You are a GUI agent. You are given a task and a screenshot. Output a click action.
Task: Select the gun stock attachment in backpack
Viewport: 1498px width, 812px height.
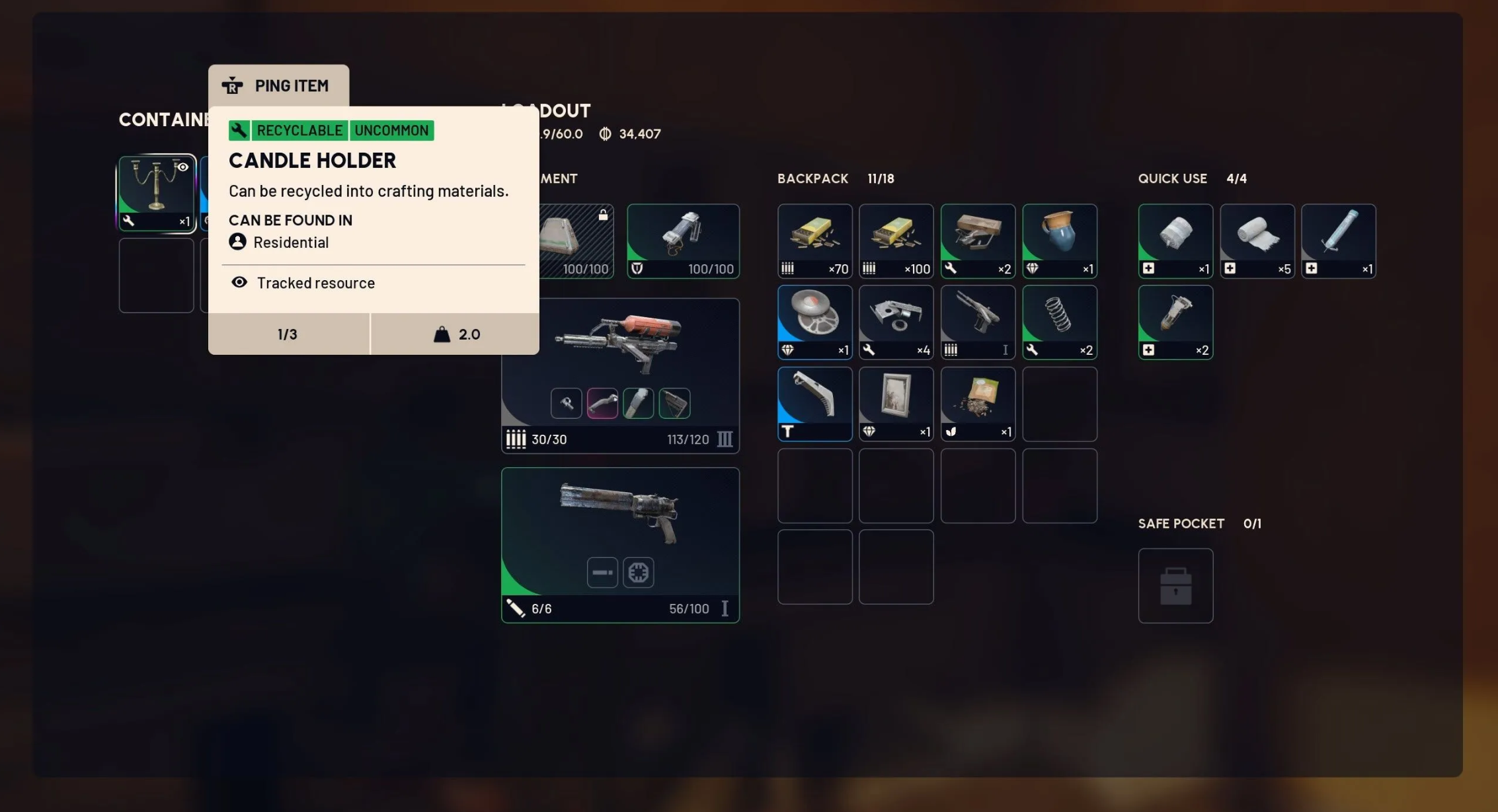814,404
